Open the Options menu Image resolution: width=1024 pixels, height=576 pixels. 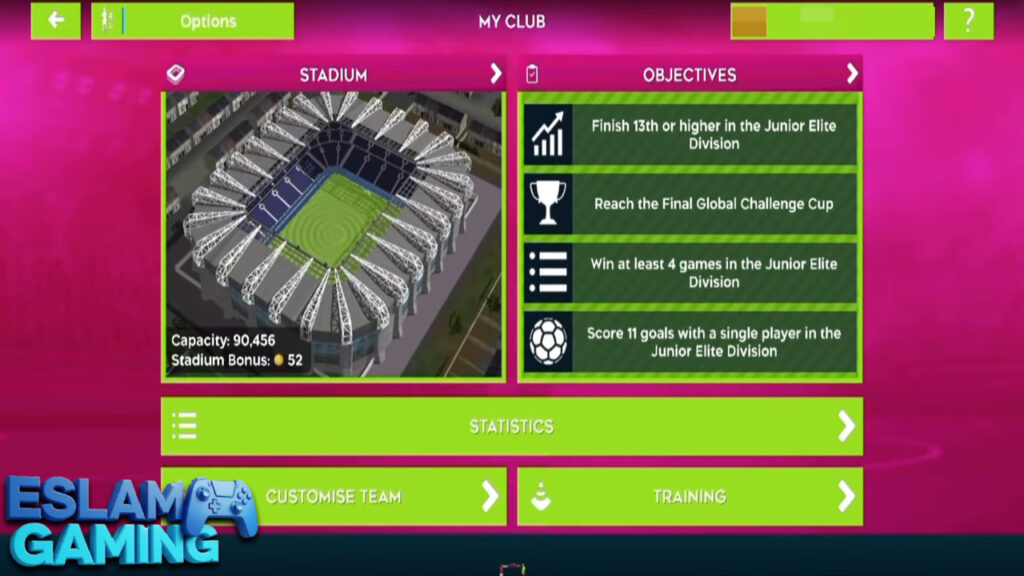[193, 21]
